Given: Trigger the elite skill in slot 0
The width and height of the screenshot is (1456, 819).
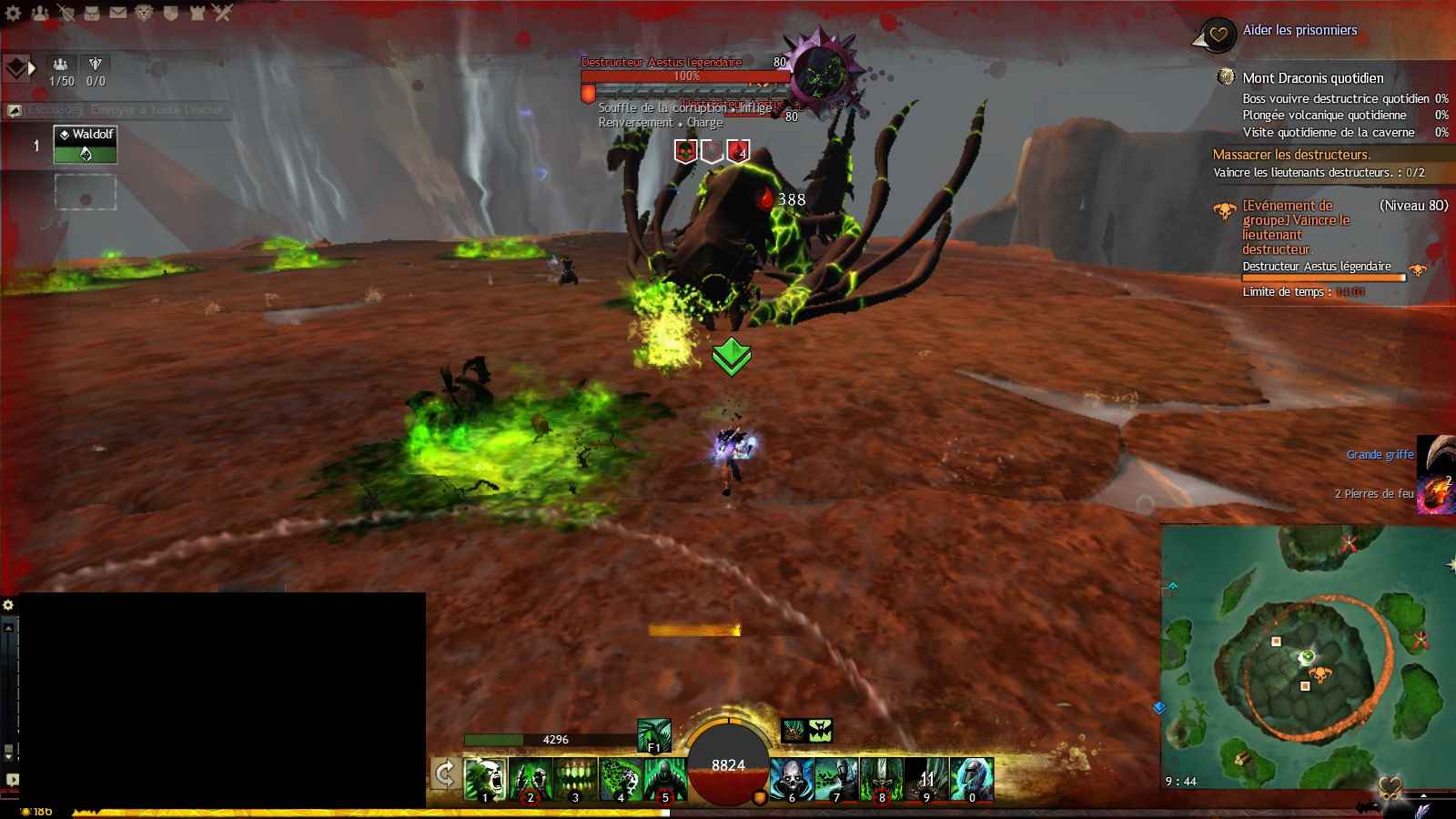Looking at the screenshot, I should [x=972, y=779].
